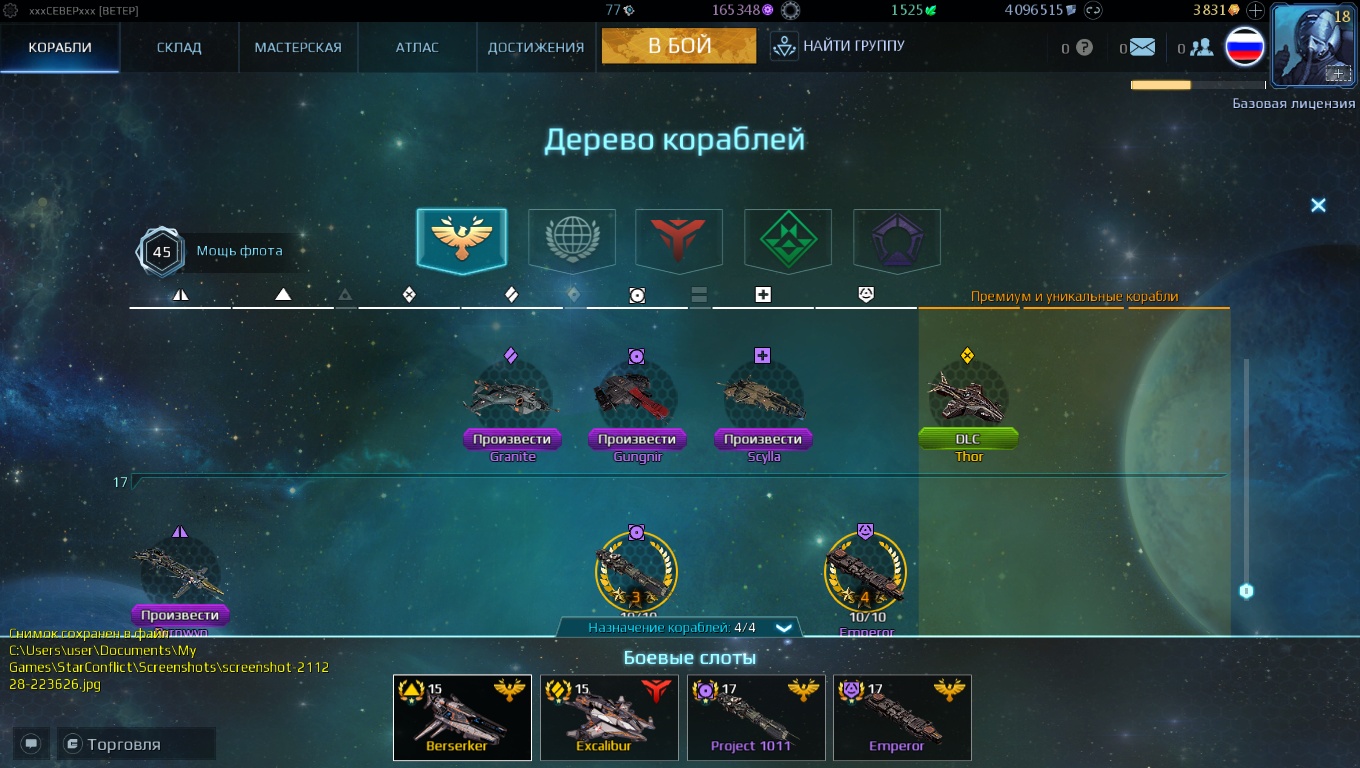Select the Empire faction emblem
The image size is (1360, 768).
(x=461, y=240)
